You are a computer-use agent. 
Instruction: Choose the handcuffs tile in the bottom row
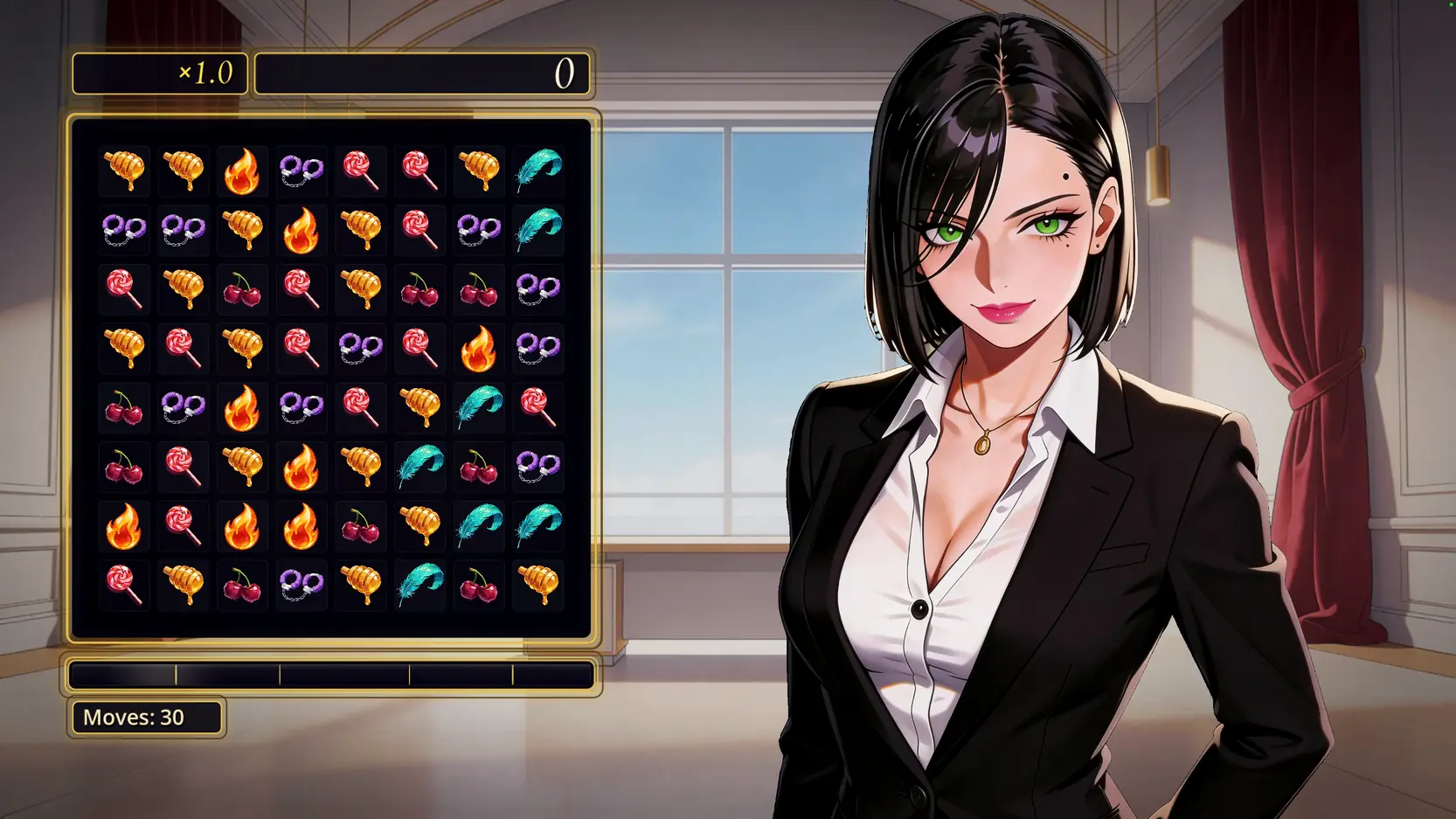point(302,584)
